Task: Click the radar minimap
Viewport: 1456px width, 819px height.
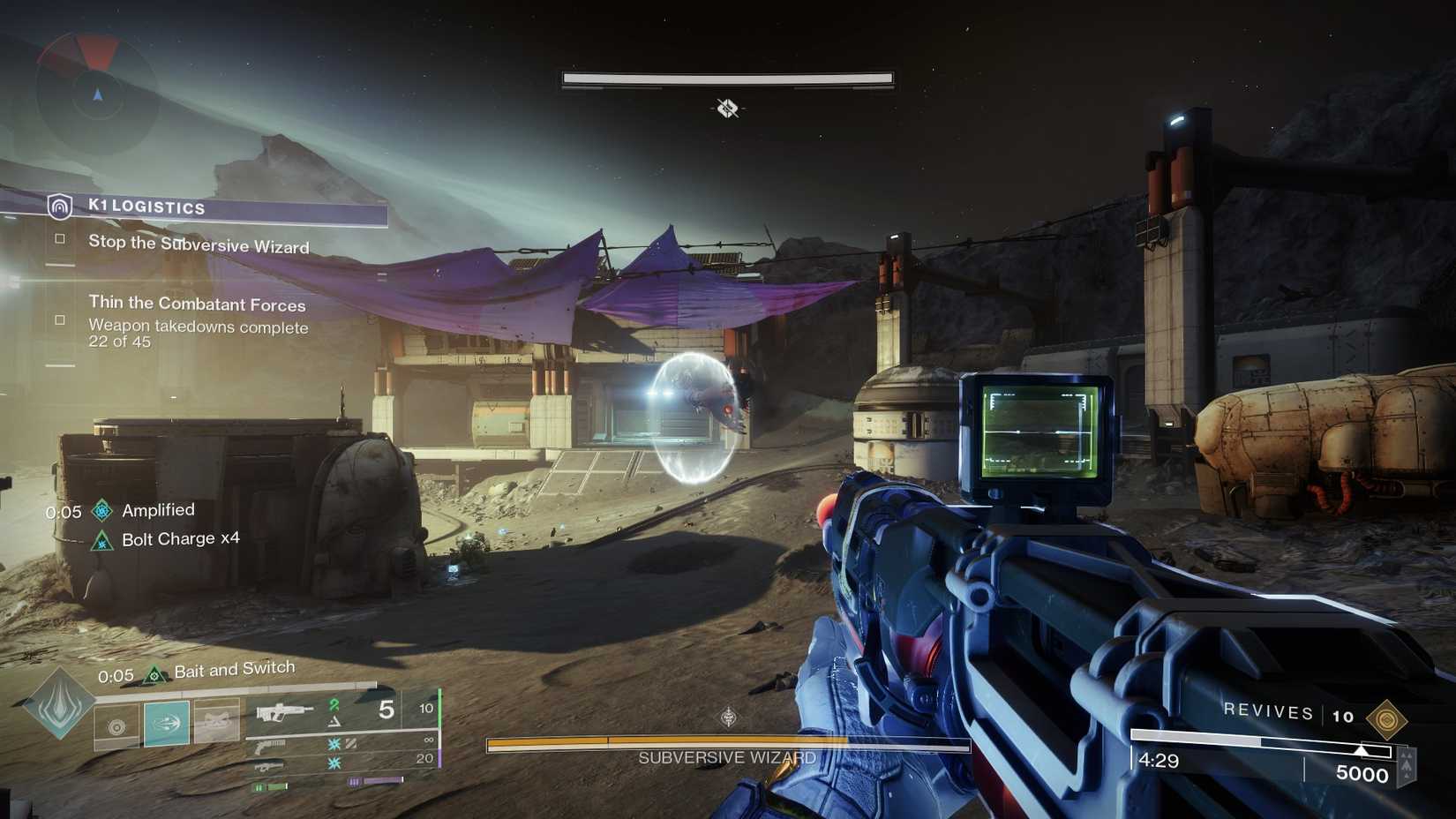Action: [x=97, y=93]
